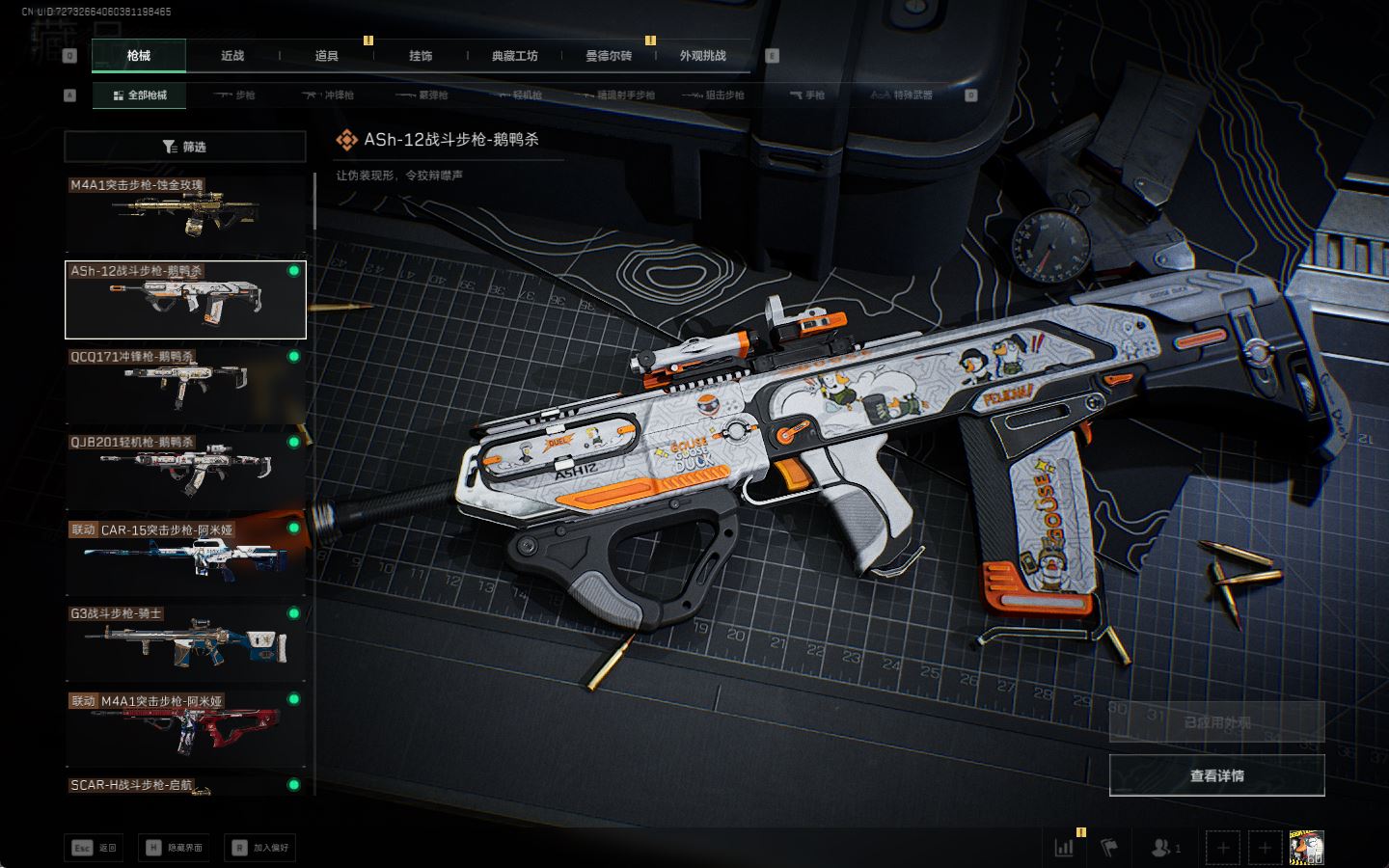This screenshot has width=1389, height=868.
Task: Open the bar chart stats icon
Action: coord(1064,848)
